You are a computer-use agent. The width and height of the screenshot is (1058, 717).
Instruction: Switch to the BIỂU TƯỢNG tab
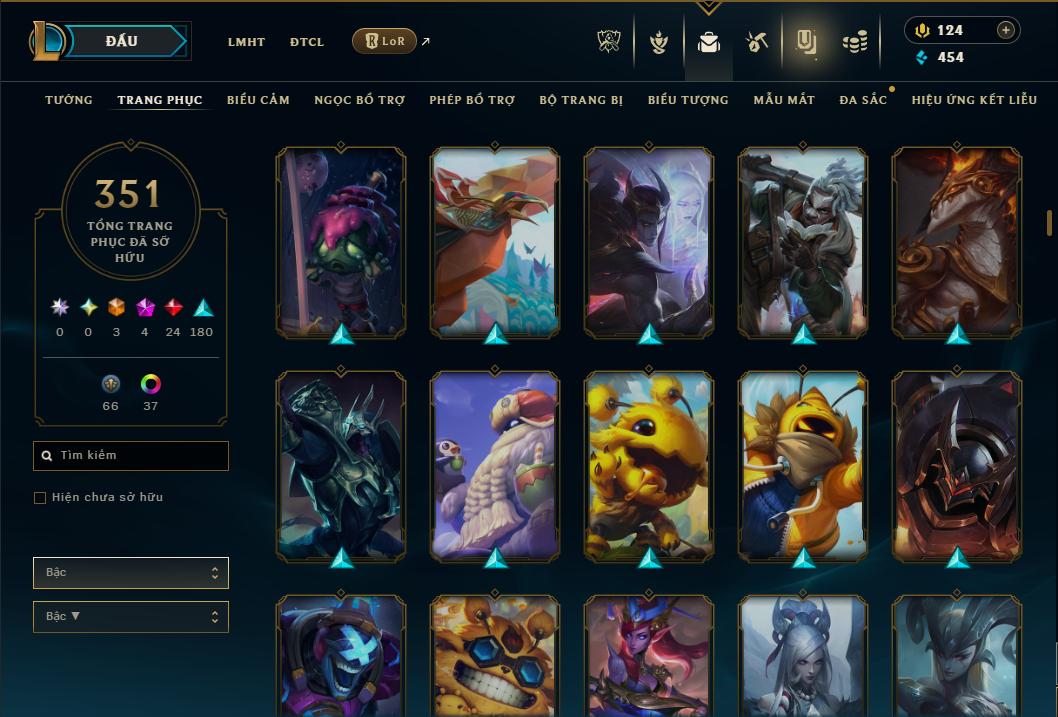click(x=688, y=100)
